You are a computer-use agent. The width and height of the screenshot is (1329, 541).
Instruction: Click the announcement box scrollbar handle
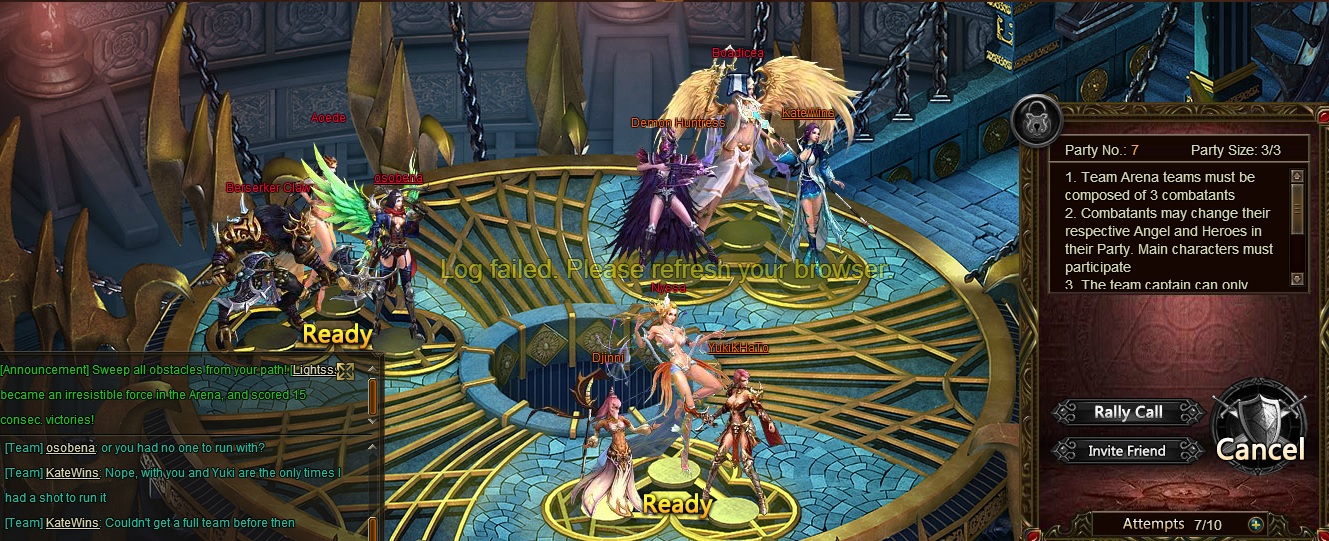click(x=373, y=396)
